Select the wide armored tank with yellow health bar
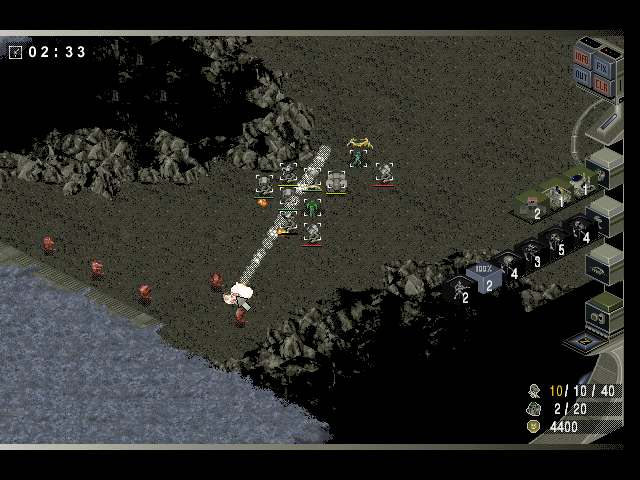Viewport: 640px width, 480px height. 336,181
